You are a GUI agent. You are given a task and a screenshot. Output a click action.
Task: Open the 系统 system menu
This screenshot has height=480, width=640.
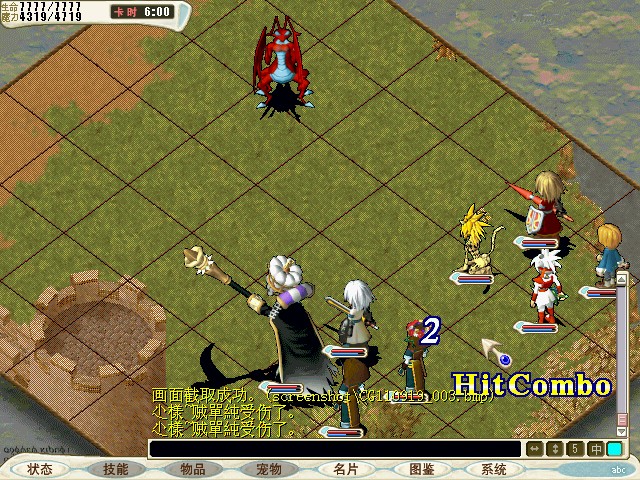(493, 469)
